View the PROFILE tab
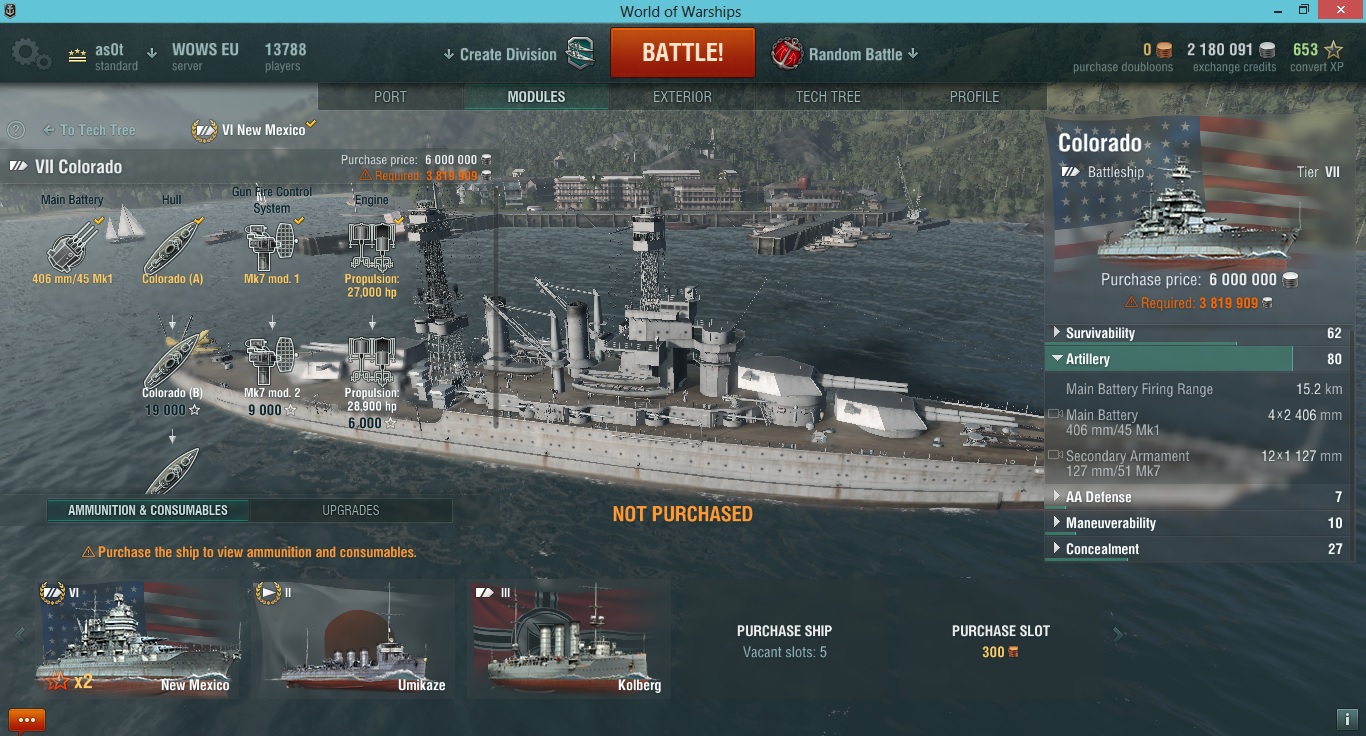This screenshot has height=736, width=1366. (974, 97)
